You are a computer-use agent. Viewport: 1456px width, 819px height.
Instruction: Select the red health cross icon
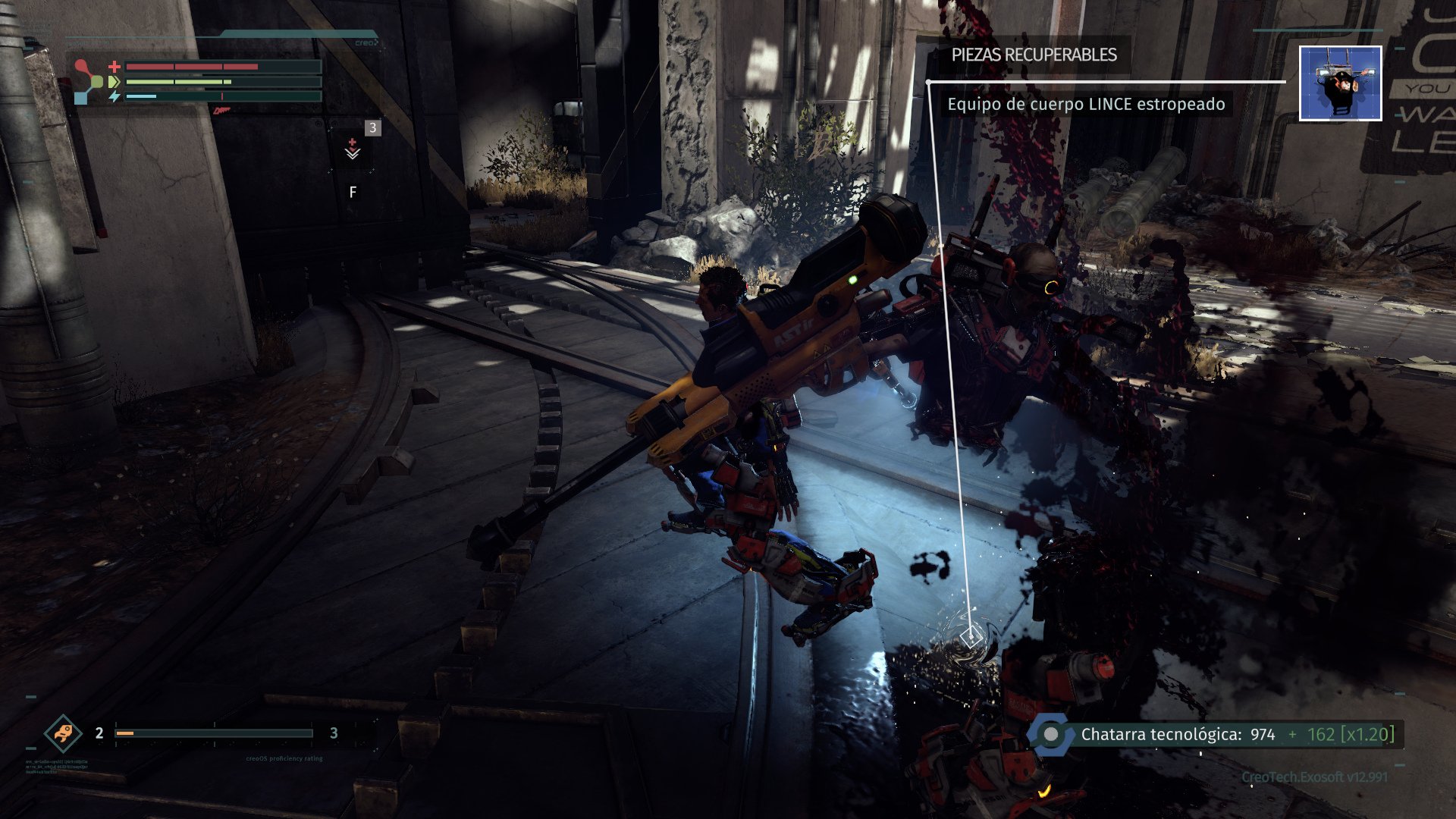pyautogui.click(x=114, y=66)
